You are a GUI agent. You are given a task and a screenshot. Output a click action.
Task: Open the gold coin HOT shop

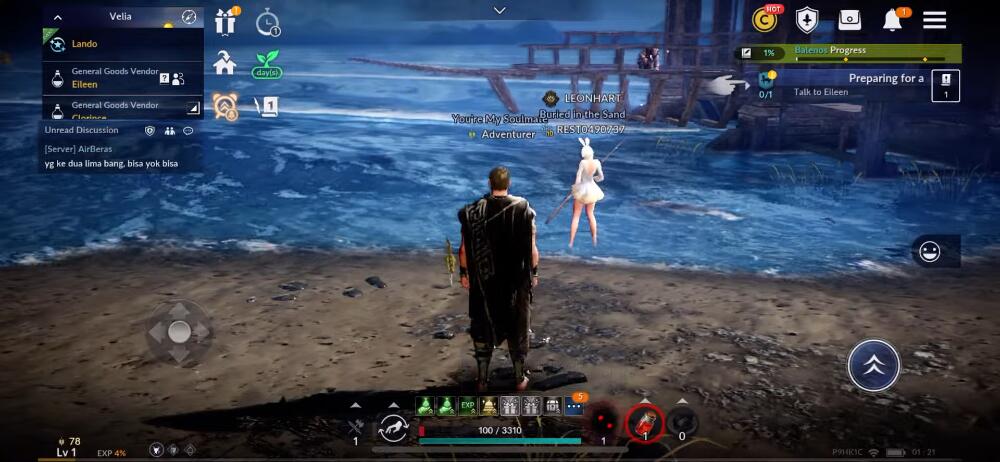pos(766,20)
